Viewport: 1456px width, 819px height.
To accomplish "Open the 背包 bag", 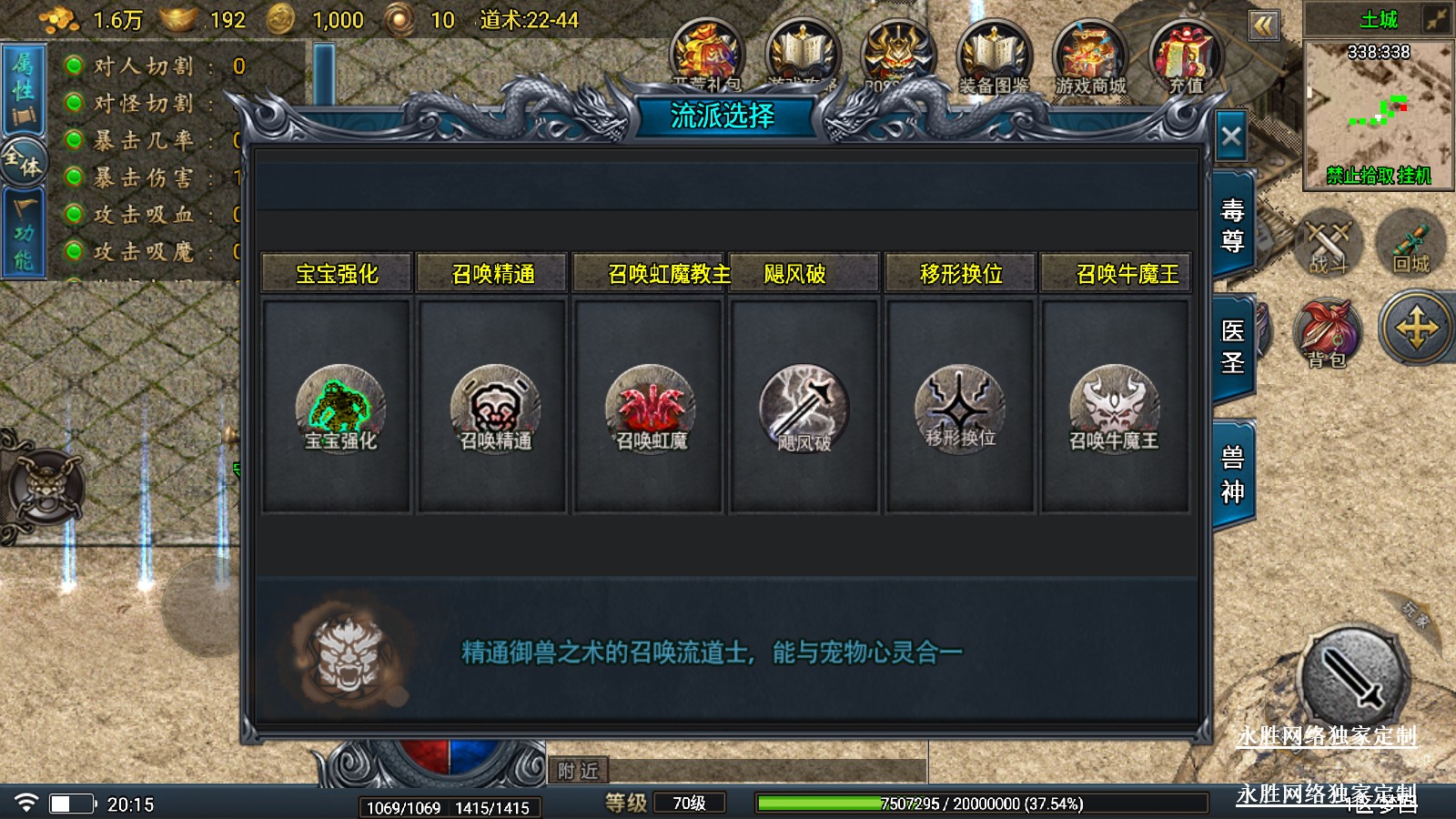I will [1327, 332].
